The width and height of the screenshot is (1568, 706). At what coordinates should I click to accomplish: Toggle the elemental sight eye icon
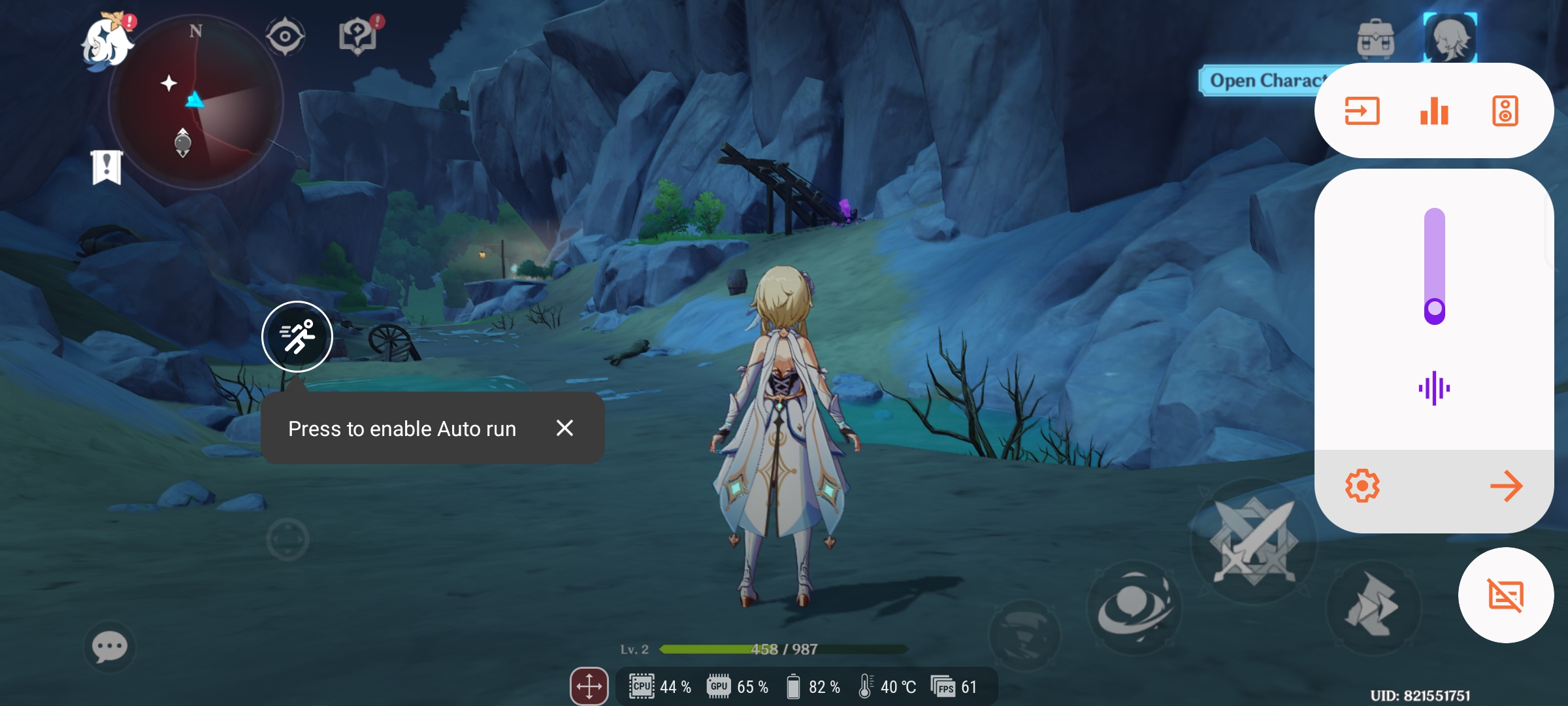[285, 36]
